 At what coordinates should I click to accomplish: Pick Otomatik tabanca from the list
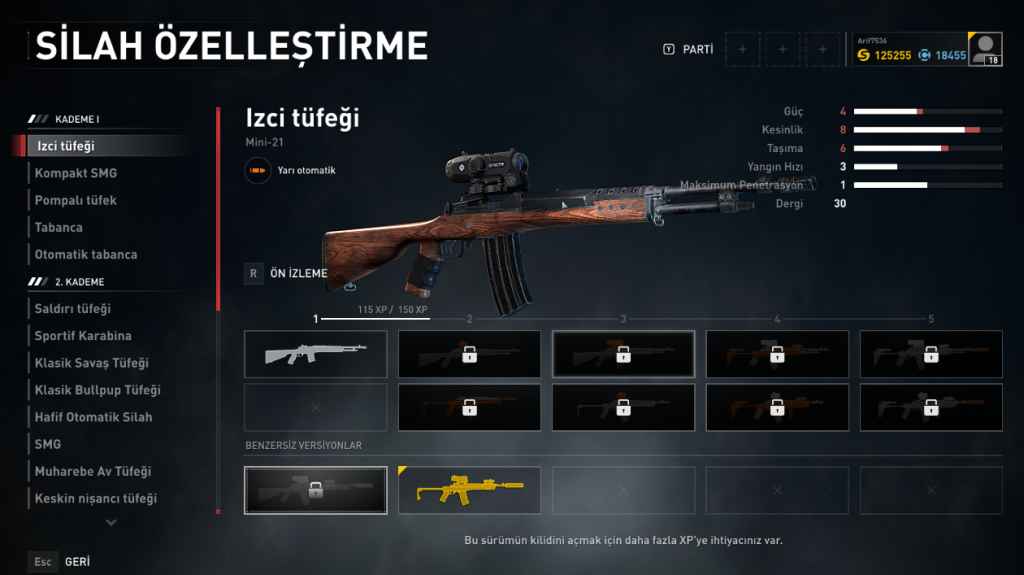click(86, 254)
